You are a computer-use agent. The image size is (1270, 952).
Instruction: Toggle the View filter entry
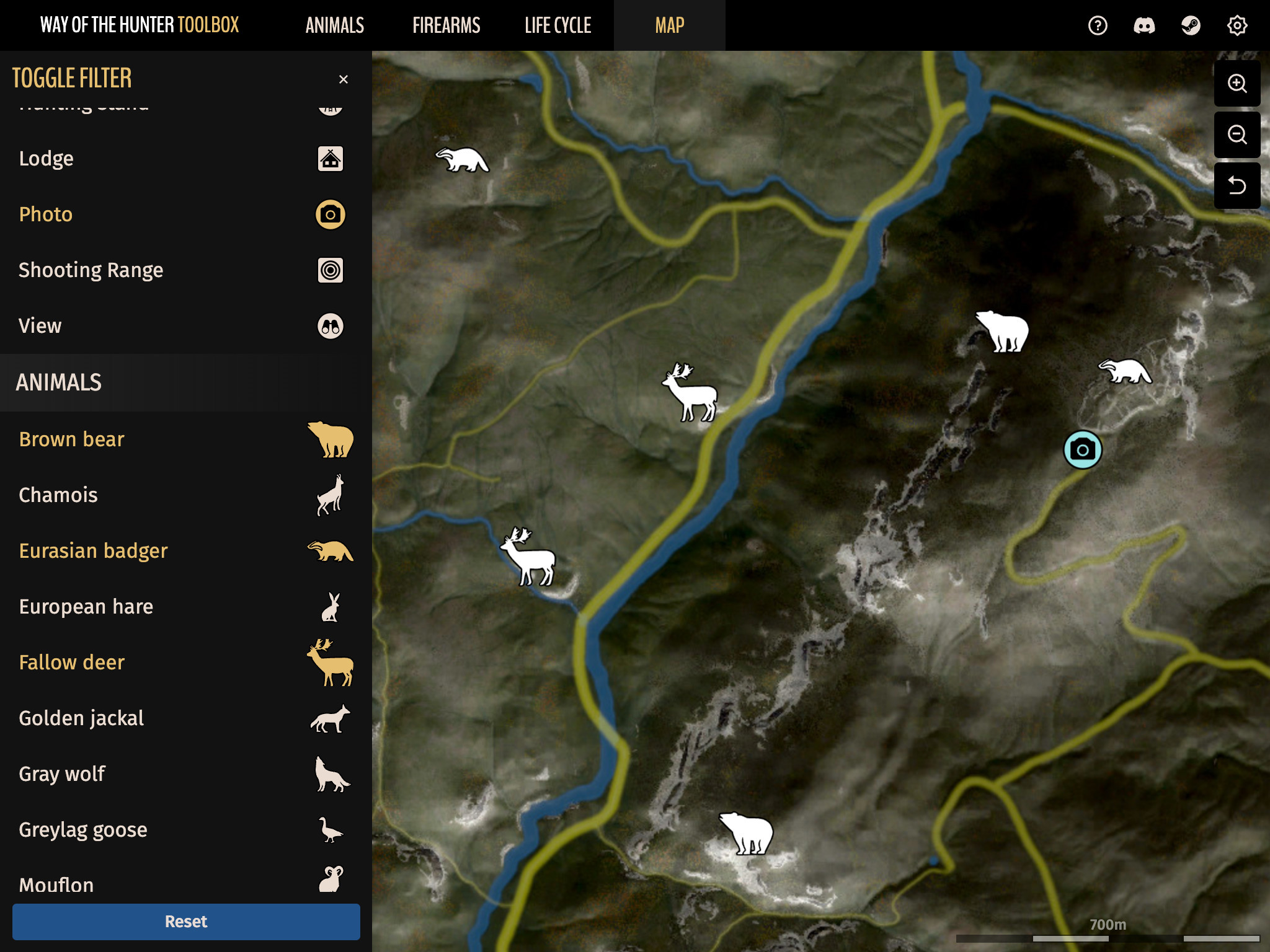(x=180, y=326)
